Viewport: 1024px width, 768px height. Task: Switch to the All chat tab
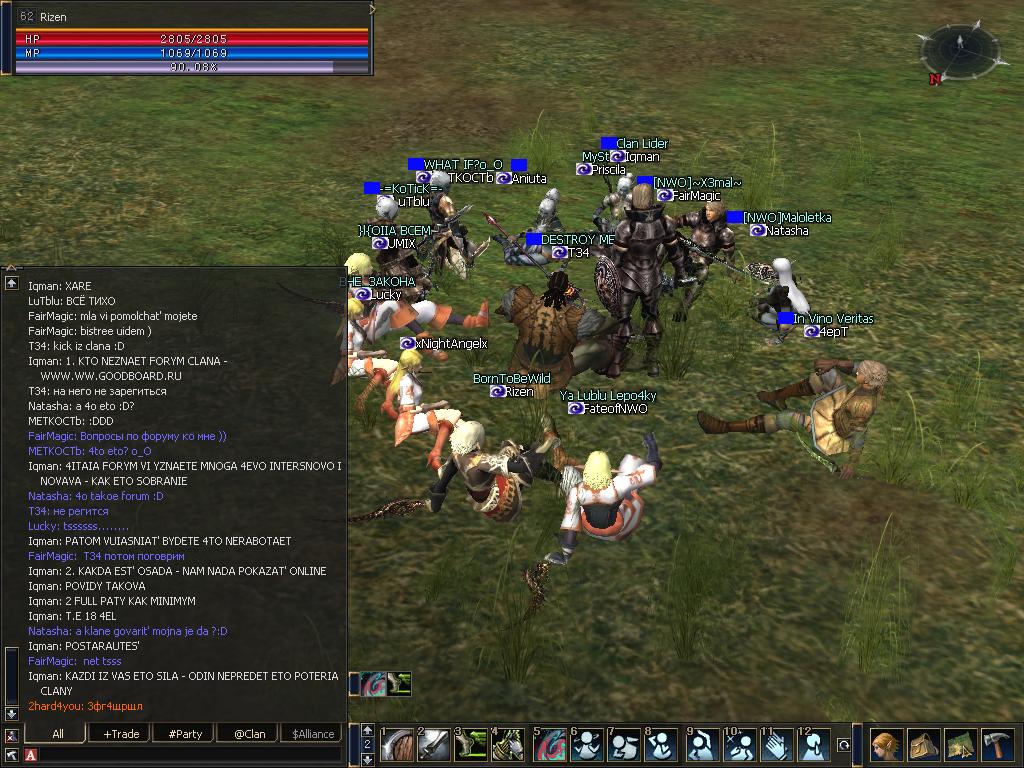58,734
